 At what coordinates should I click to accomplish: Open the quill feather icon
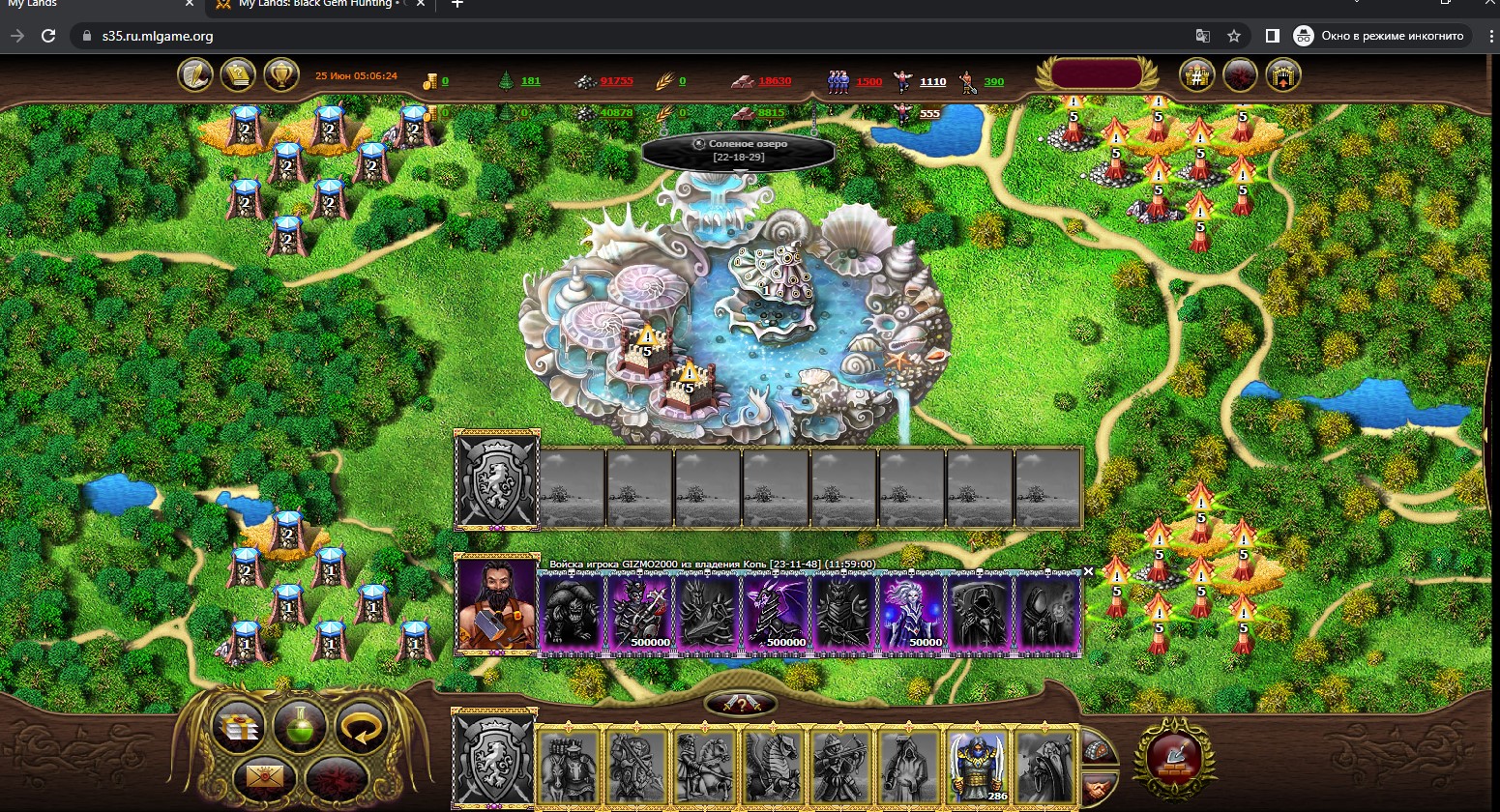click(x=195, y=74)
